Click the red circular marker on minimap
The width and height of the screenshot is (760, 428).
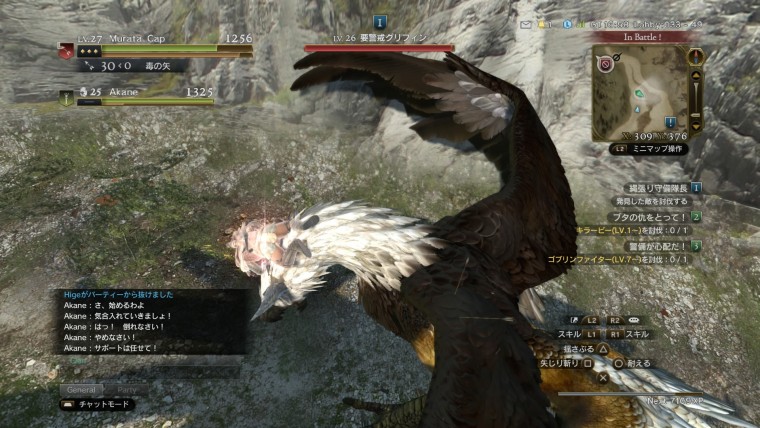tap(605, 62)
